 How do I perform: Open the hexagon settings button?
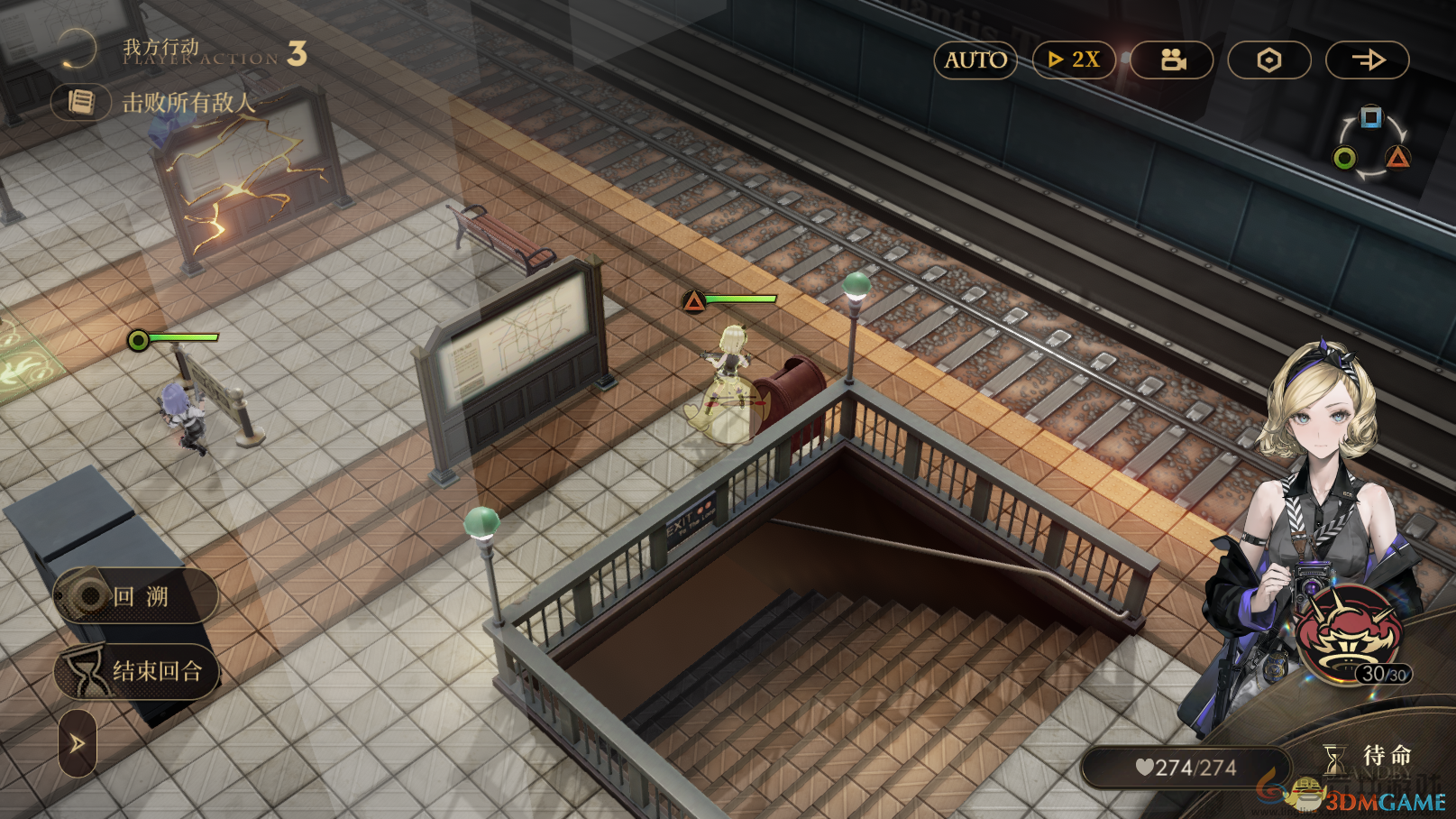pyautogui.click(x=1269, y=60)
